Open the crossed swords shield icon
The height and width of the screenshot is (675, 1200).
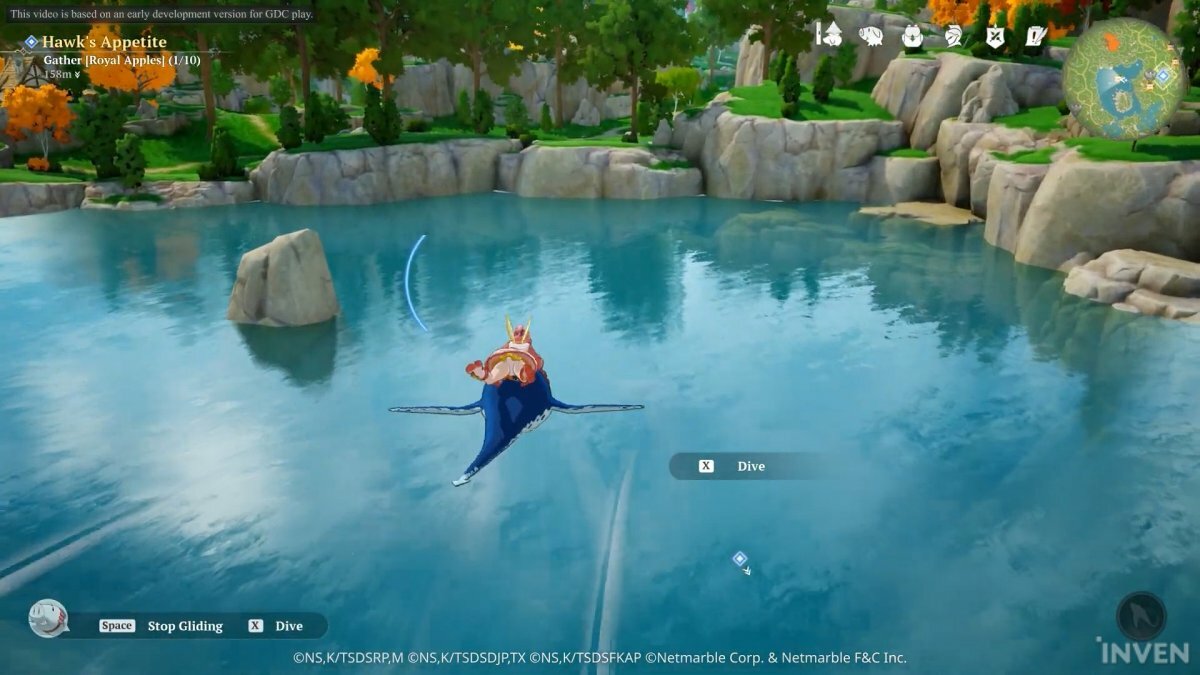click(x=995, y=36)
